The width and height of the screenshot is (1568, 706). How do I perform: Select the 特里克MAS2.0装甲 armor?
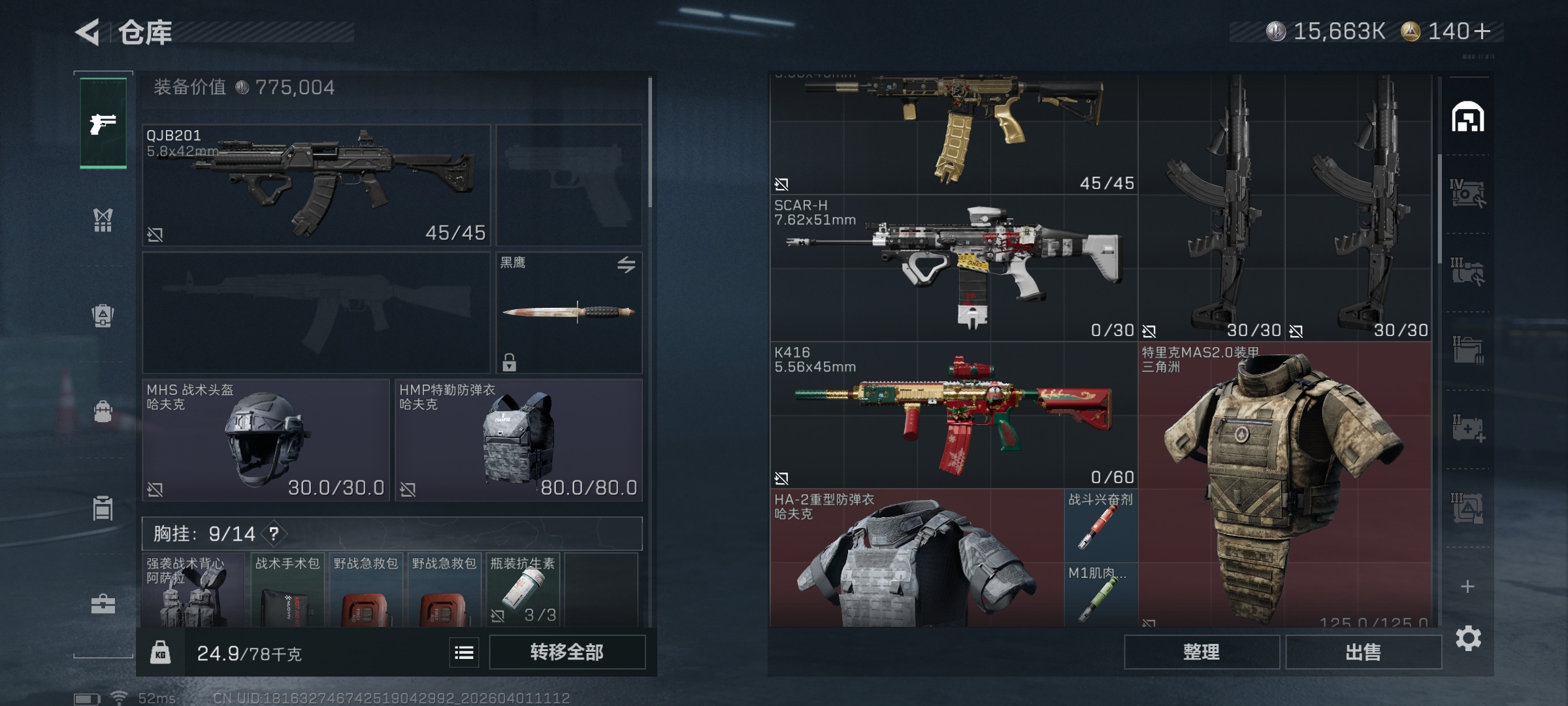1284,484
